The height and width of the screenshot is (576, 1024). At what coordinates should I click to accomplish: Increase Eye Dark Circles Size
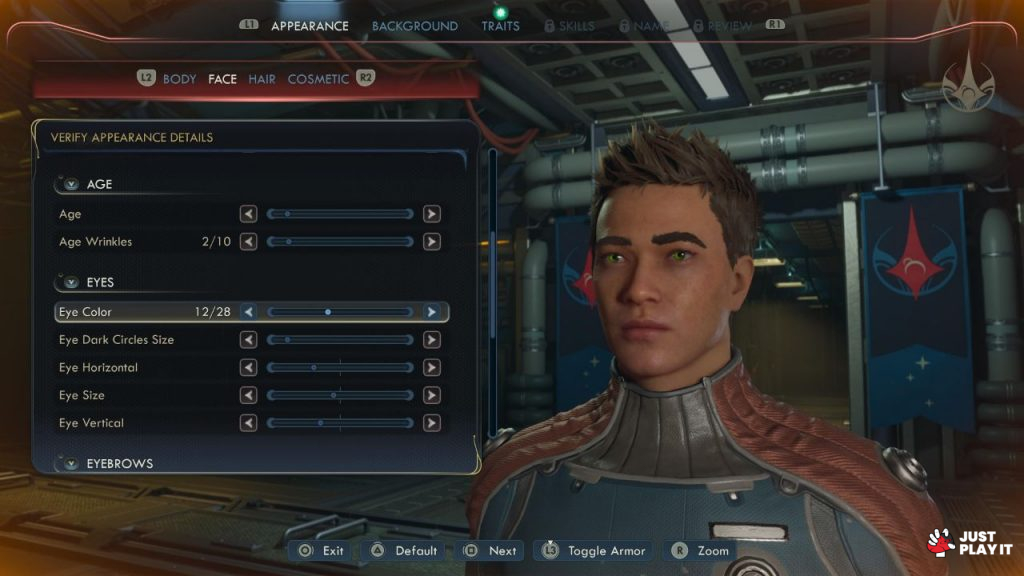(431, 340)
